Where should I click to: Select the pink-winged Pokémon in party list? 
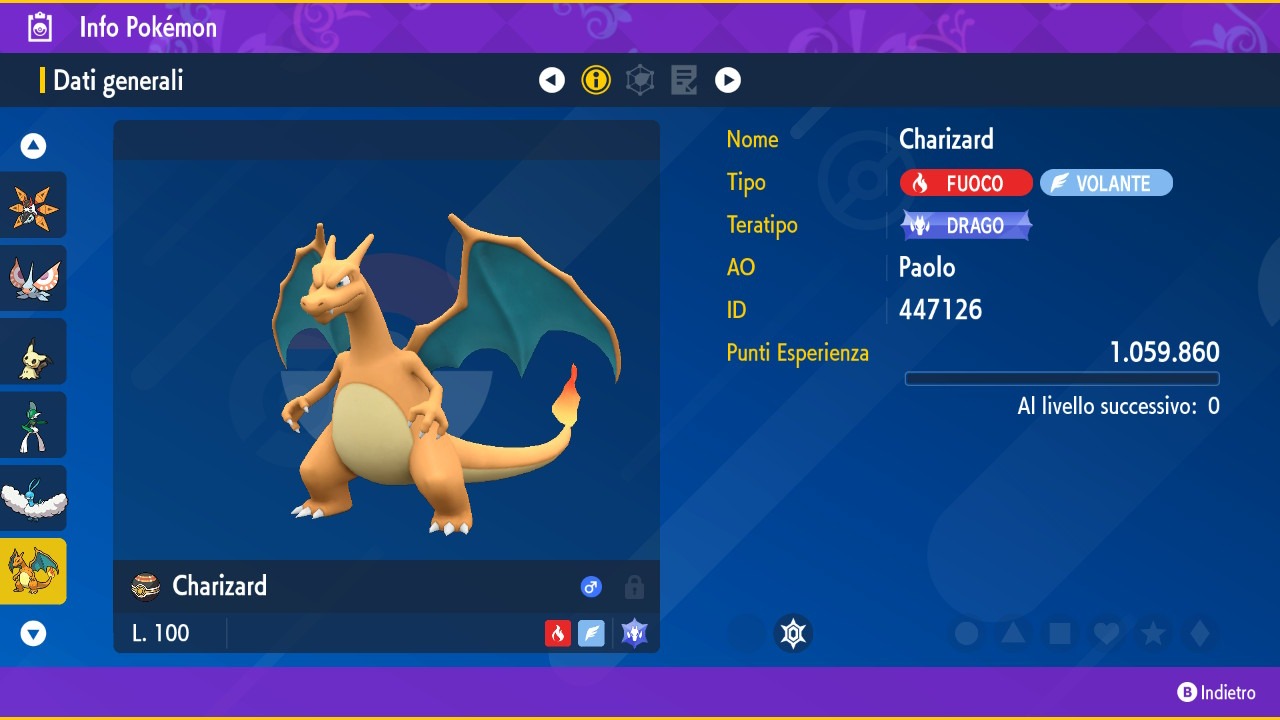coord(34,278)
